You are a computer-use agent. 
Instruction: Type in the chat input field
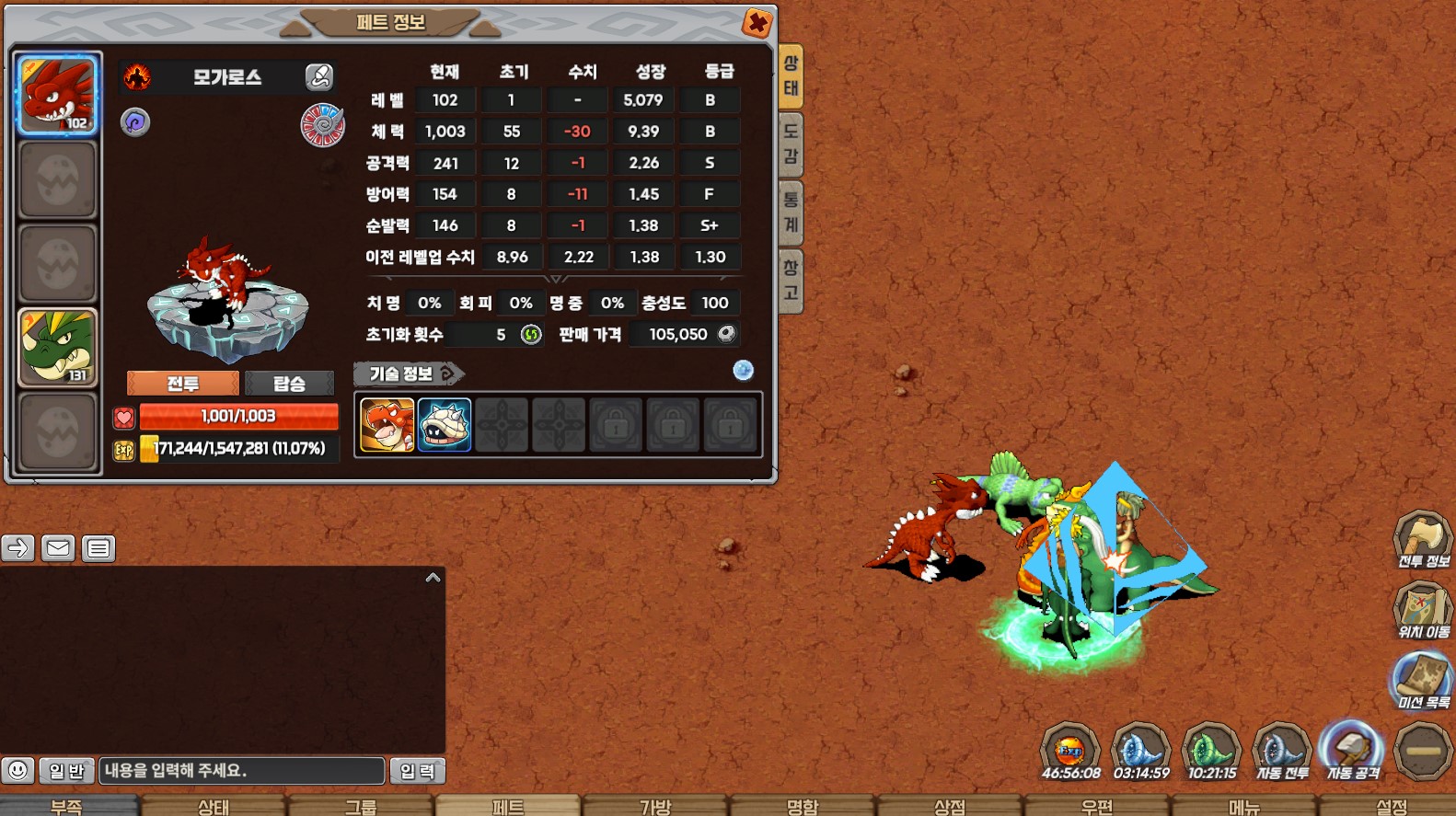click(x=241, y=771)
